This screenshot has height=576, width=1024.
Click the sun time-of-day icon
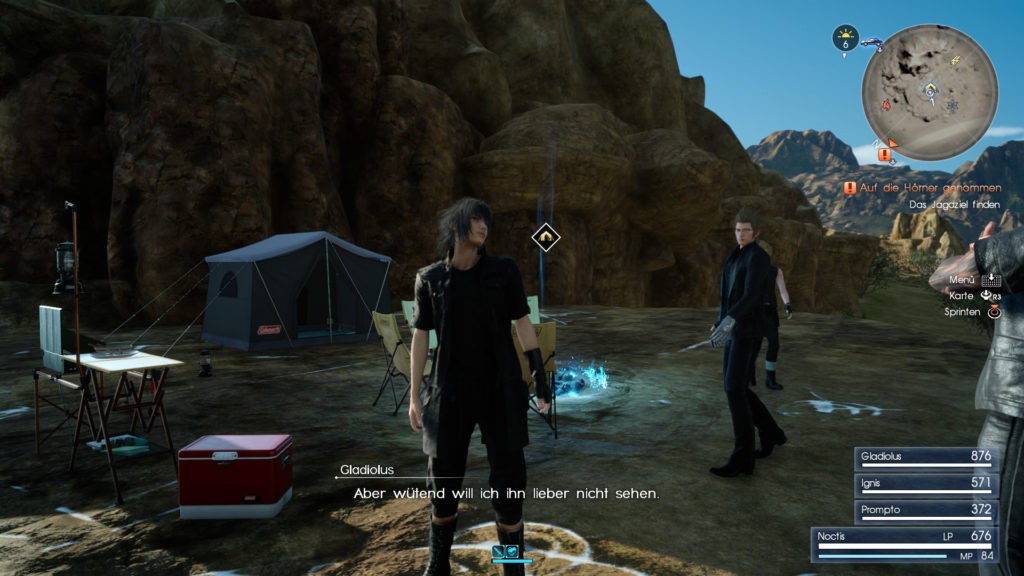click(846, 34)
